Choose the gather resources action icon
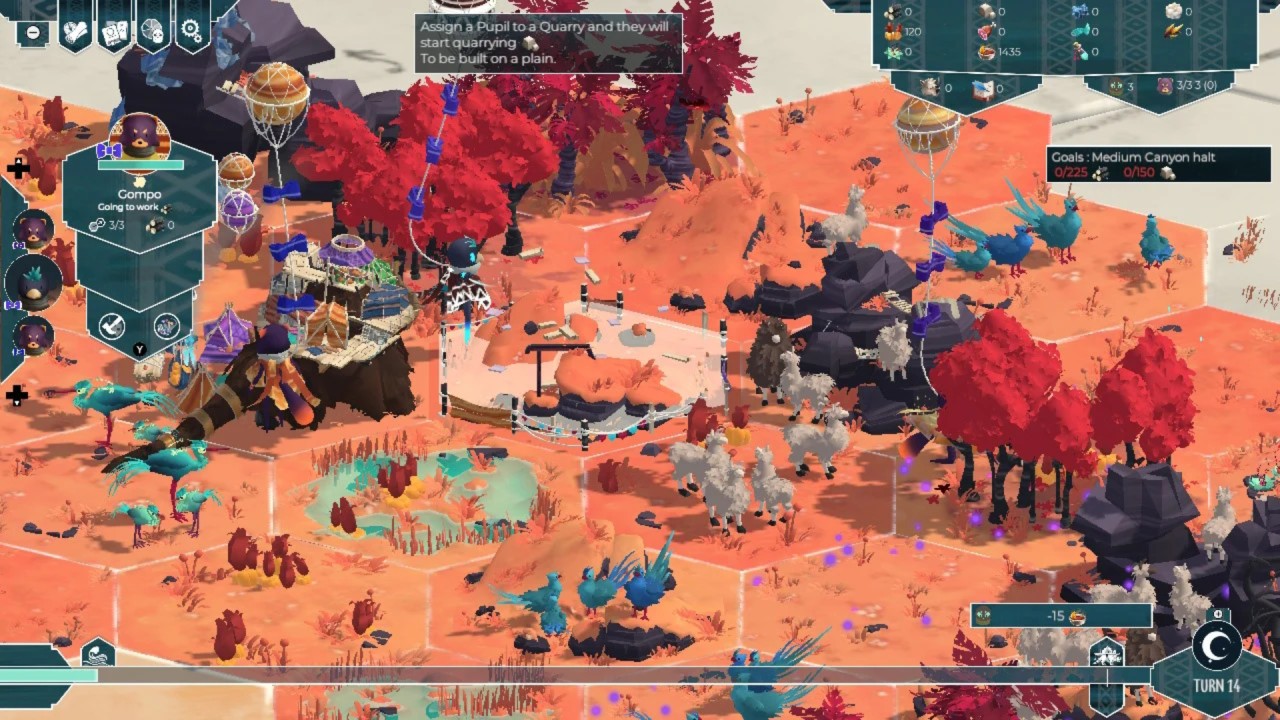This screenshot has width=1280, height=720. (166, 325)
